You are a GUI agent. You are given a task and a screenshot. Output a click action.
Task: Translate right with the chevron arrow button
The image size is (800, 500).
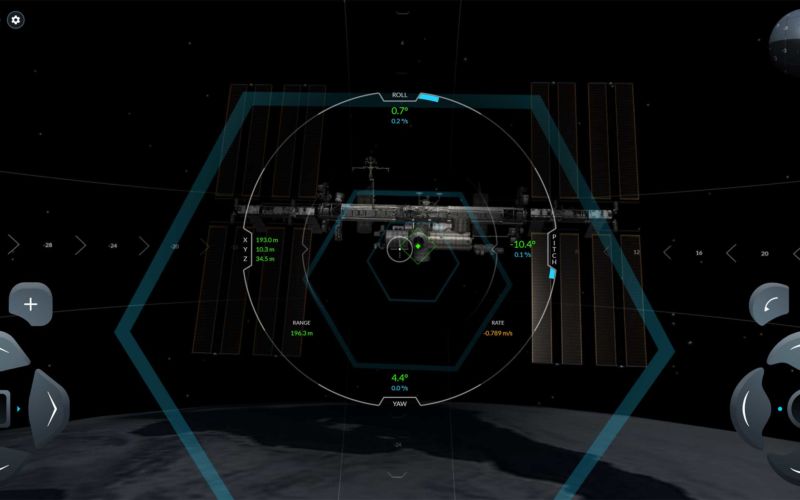[x=49, y=409]
